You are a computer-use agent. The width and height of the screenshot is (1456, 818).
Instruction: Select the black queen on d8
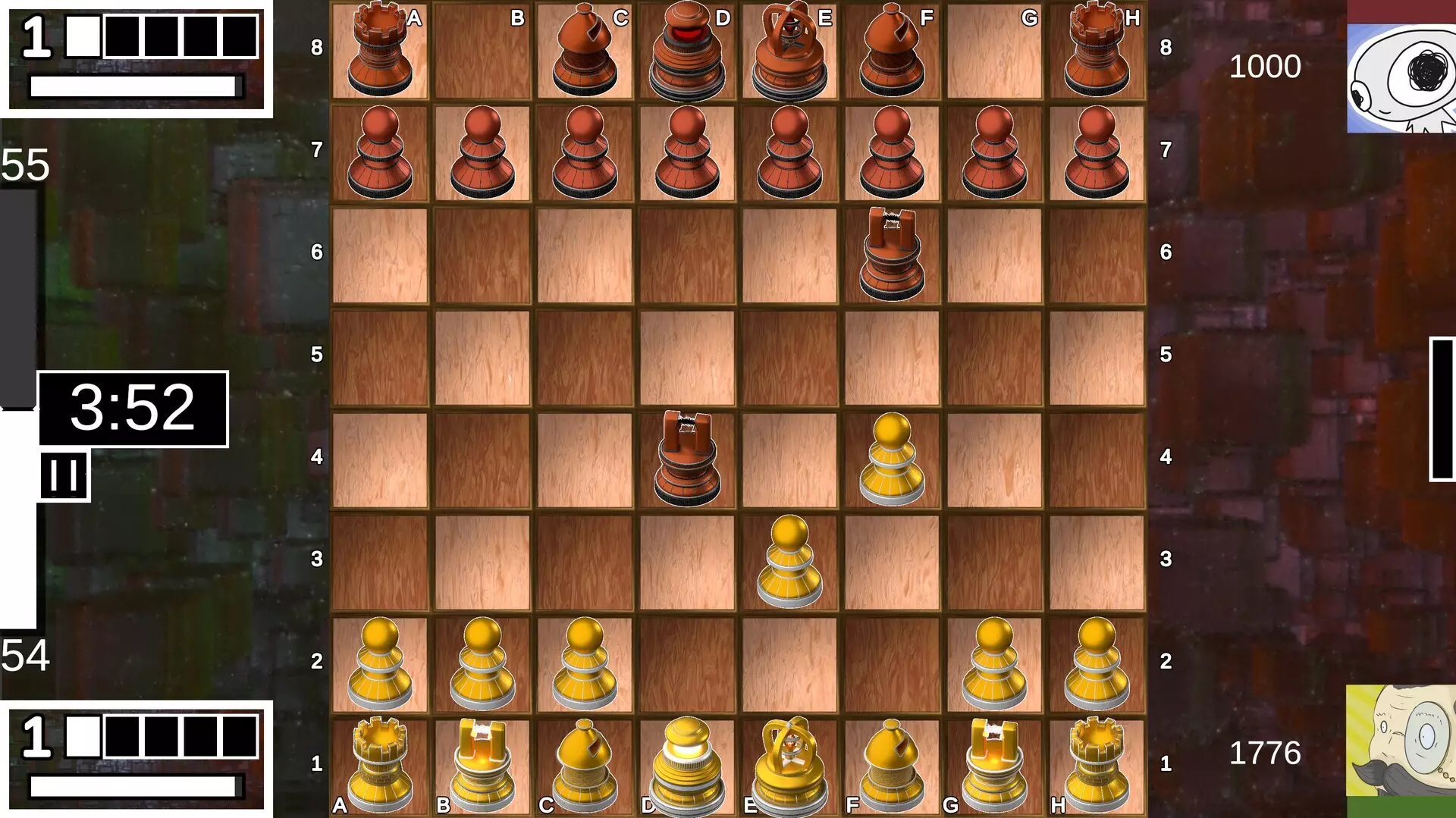(688, 49)
